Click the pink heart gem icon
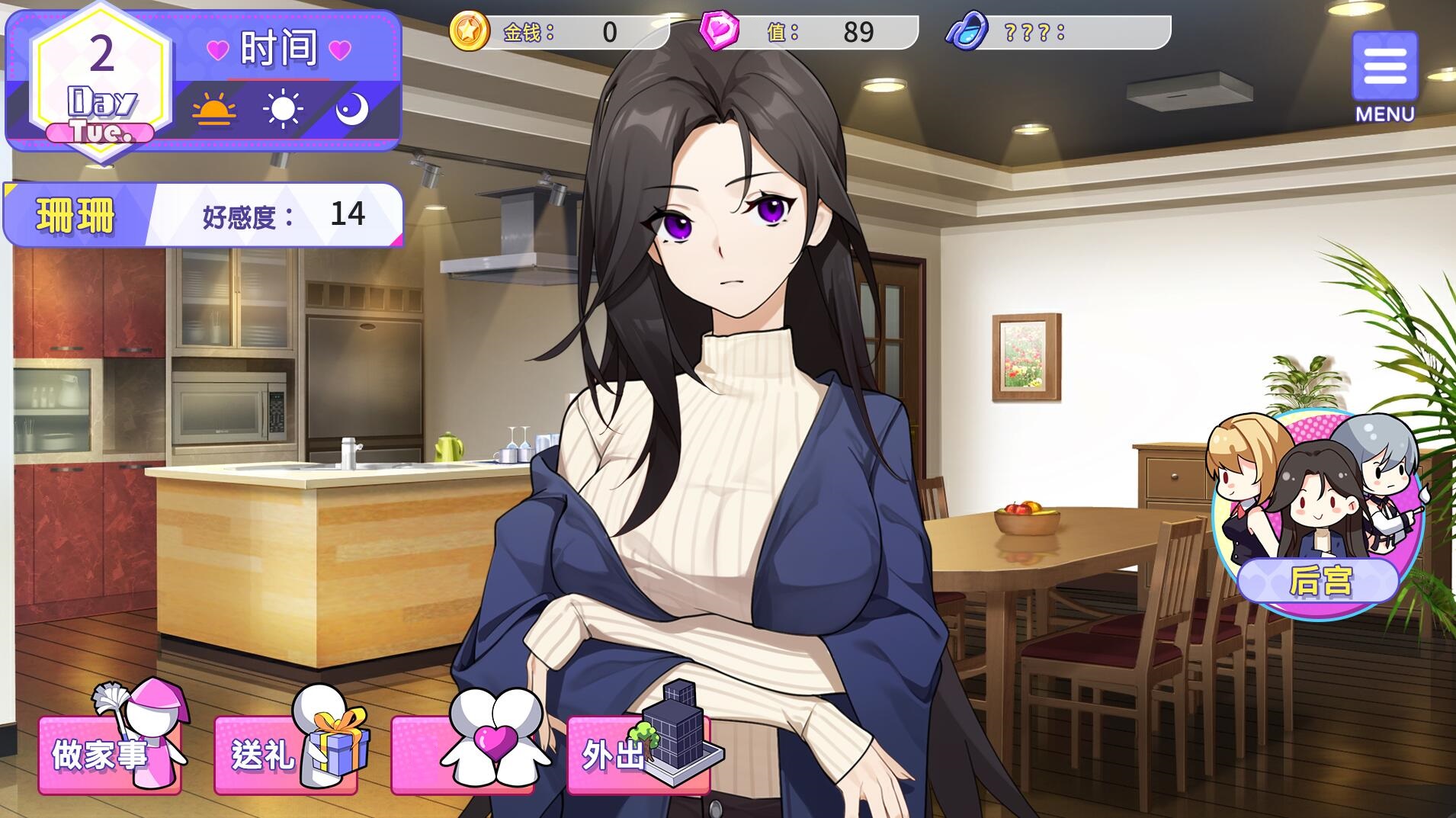This screenshot has width=1456, height=818. pos(719,32)
